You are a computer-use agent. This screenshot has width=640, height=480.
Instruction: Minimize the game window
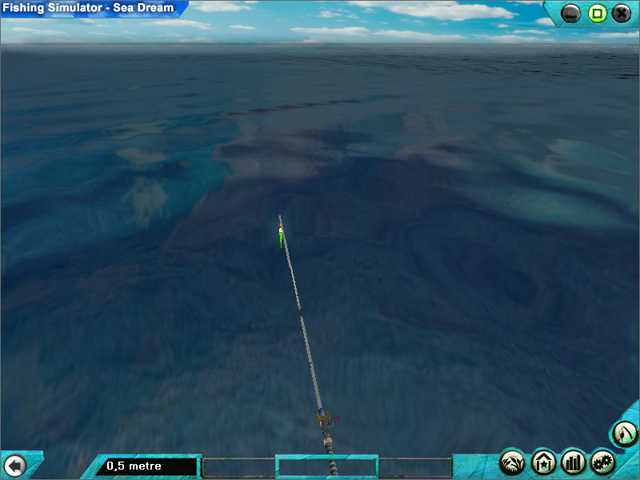[571, 14]
